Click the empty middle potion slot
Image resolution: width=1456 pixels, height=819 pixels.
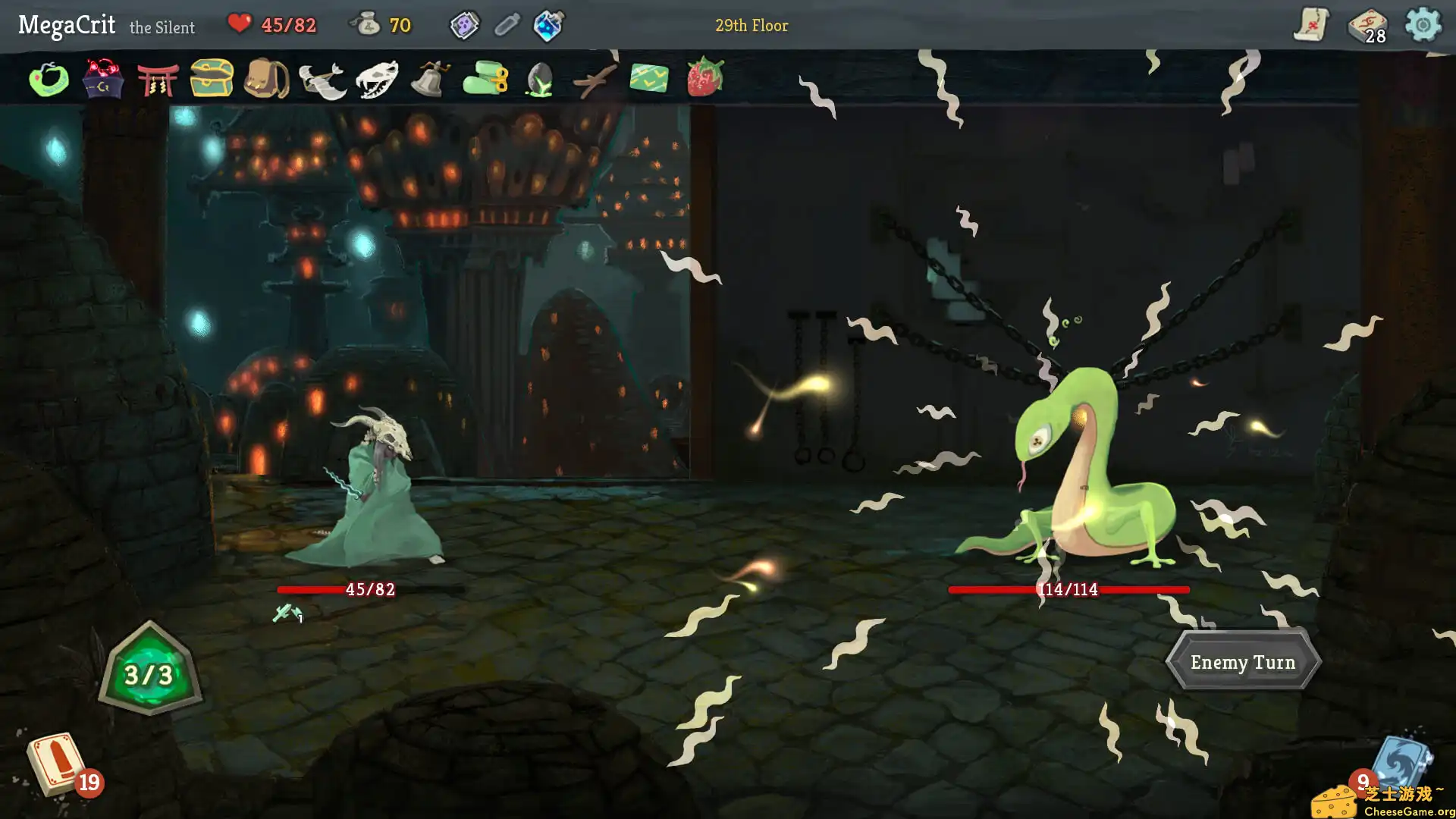507,24
